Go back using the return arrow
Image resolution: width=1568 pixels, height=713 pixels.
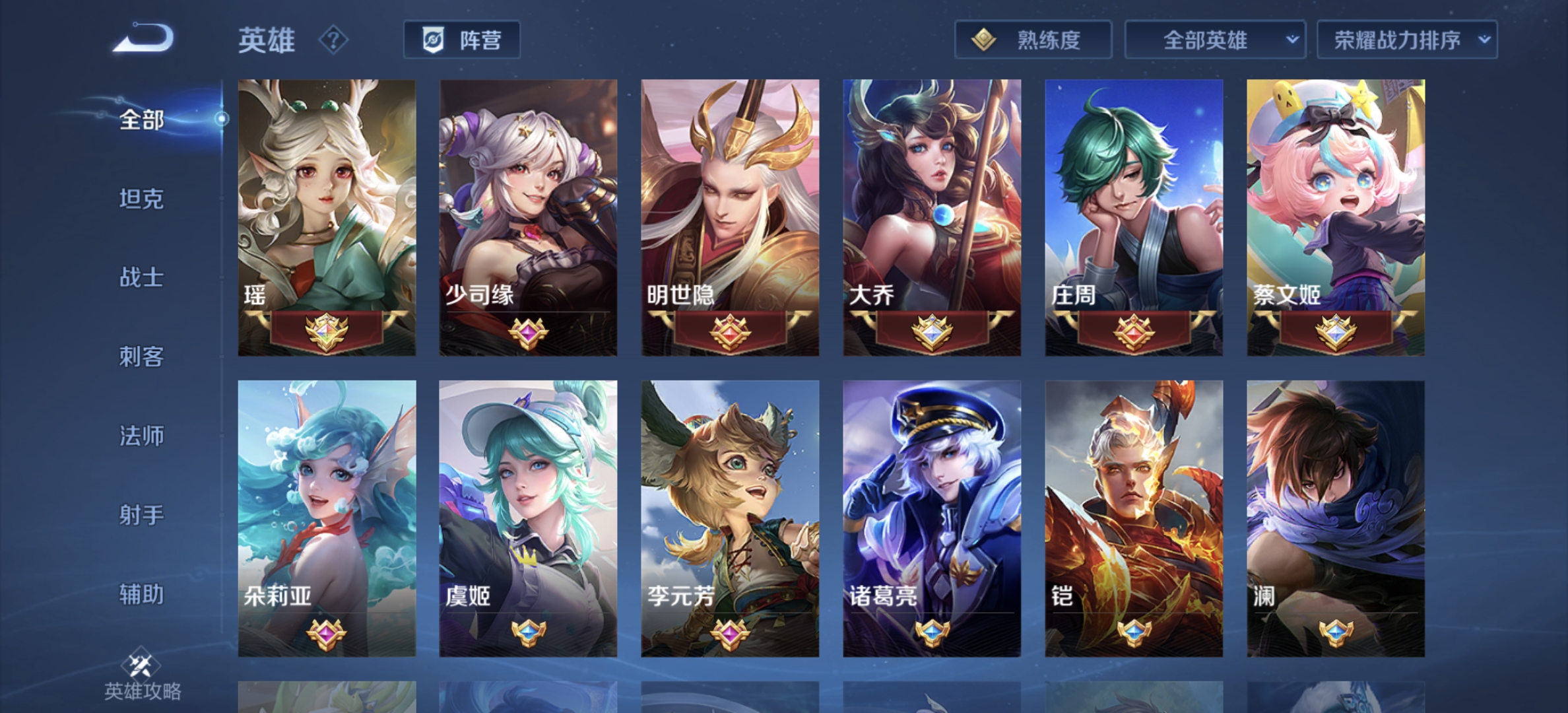coord(144,38)
